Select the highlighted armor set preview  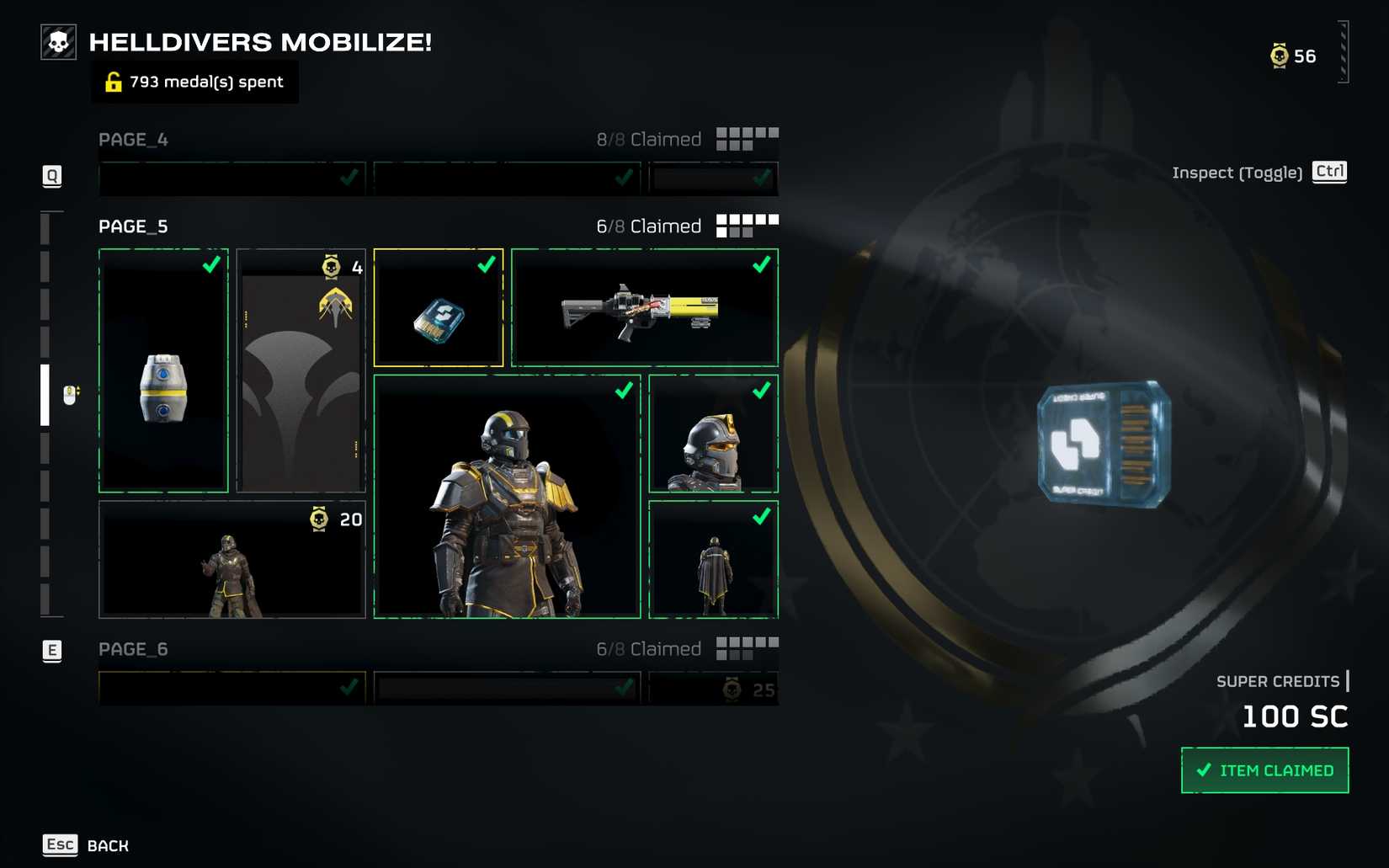(x=505, y=497)
